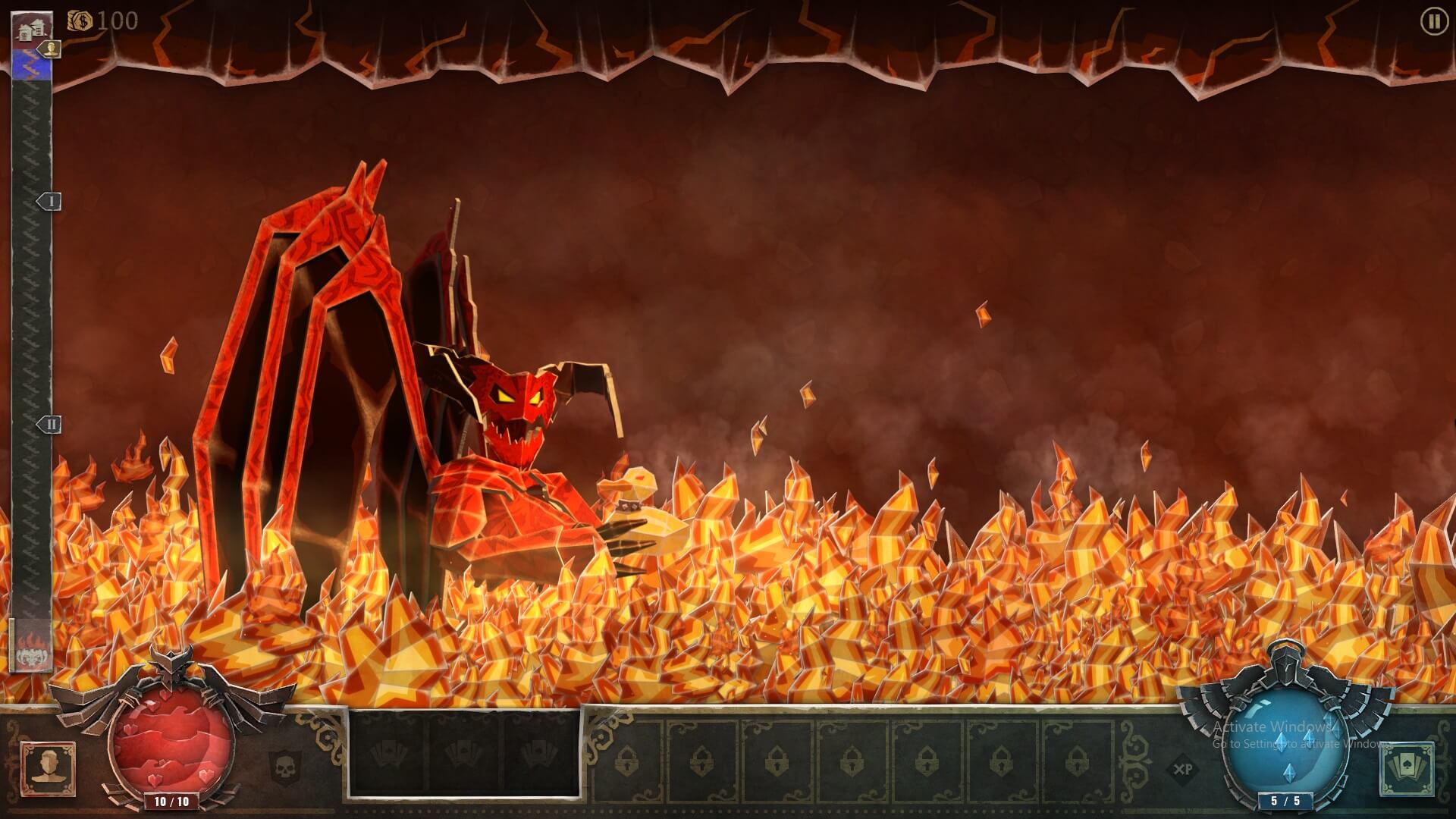This screenshot has width=1456, height=819.
Task: Pause the game with the top-right button
Action: point(1433,22)
